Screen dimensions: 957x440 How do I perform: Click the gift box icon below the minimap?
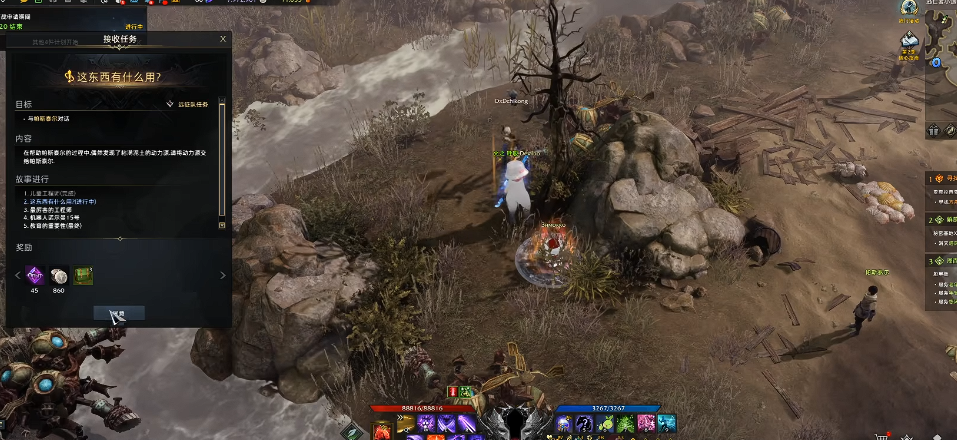pos(933,130)
